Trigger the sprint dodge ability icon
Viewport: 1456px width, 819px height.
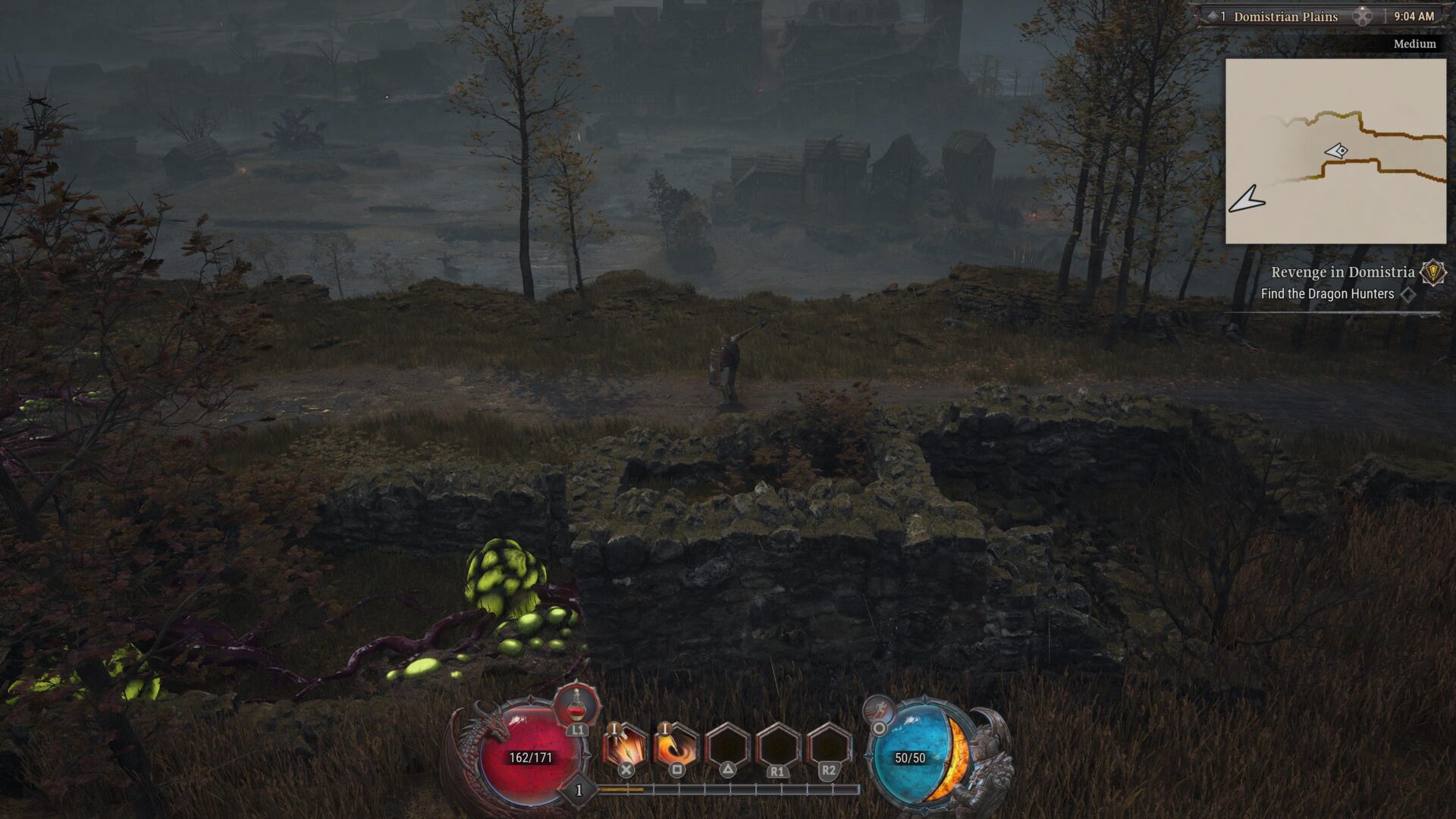(x=879, y=711)
